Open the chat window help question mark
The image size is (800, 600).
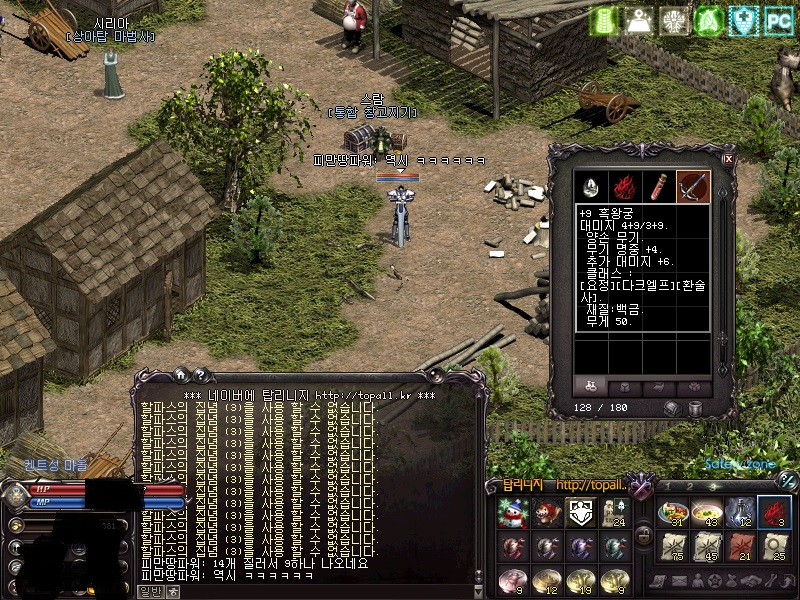tap(200, 375)
